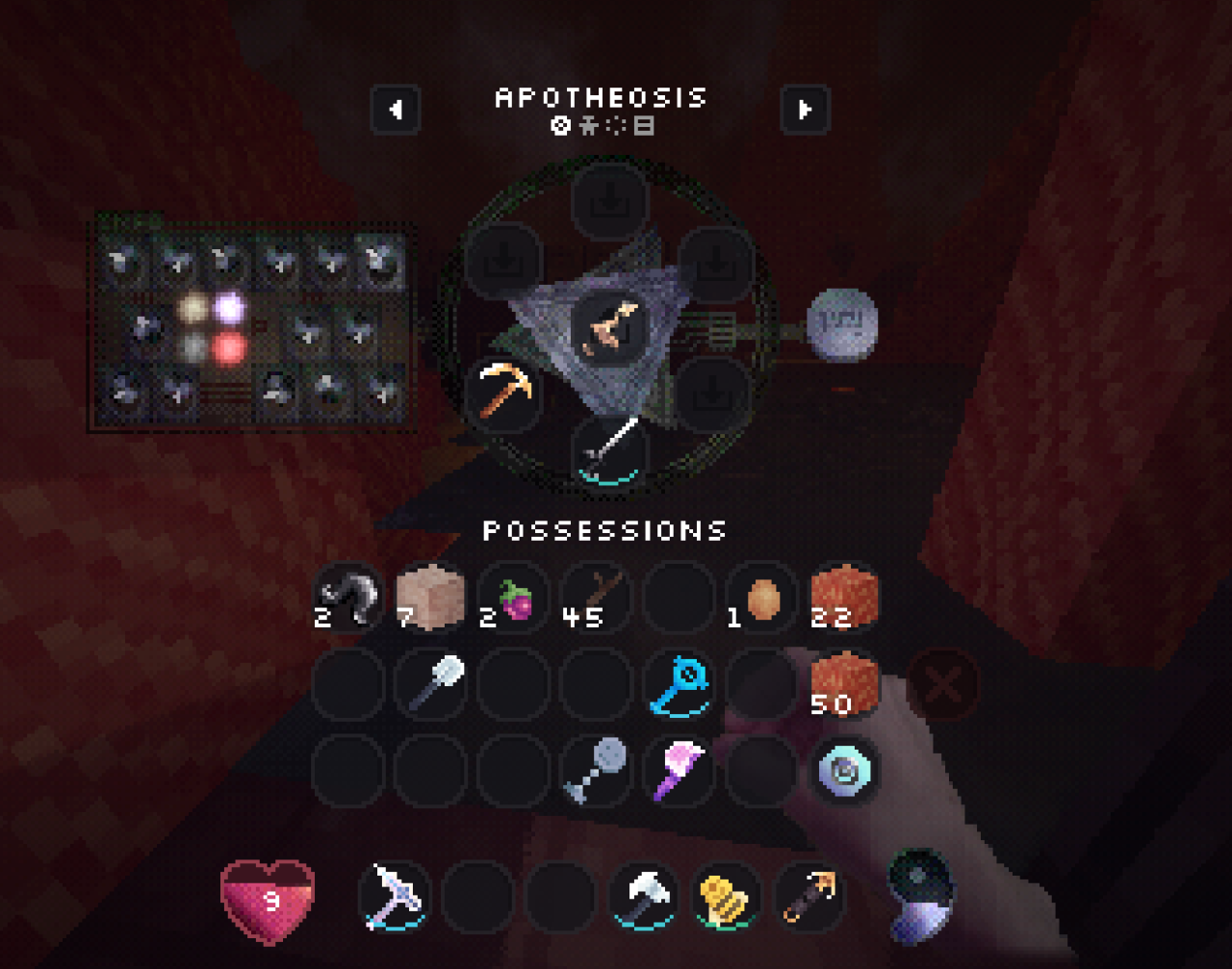Choose the stack of 22 red blocks

click(x=843, y=599)
